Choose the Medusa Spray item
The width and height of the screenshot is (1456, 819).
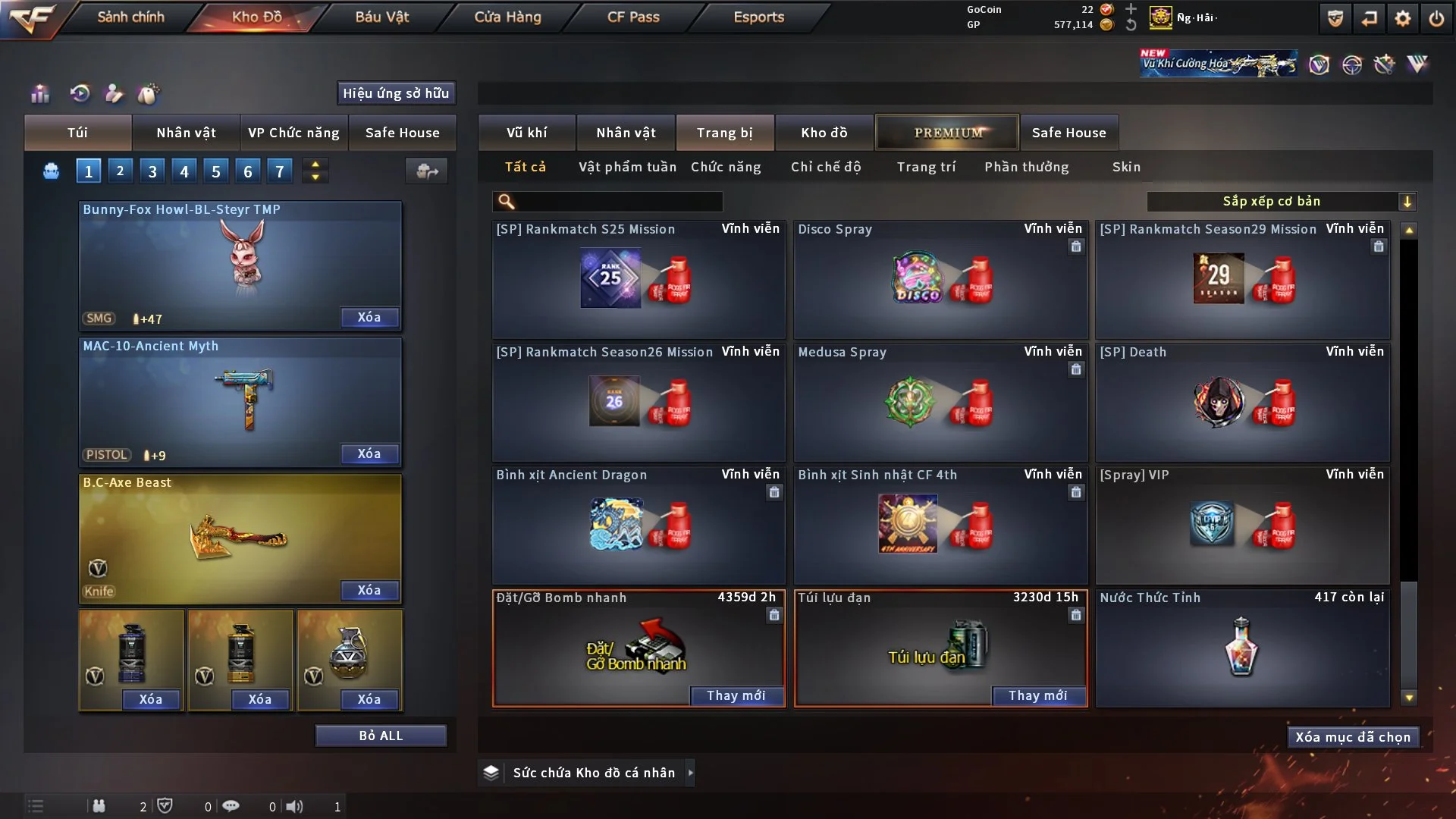[940, 403]
